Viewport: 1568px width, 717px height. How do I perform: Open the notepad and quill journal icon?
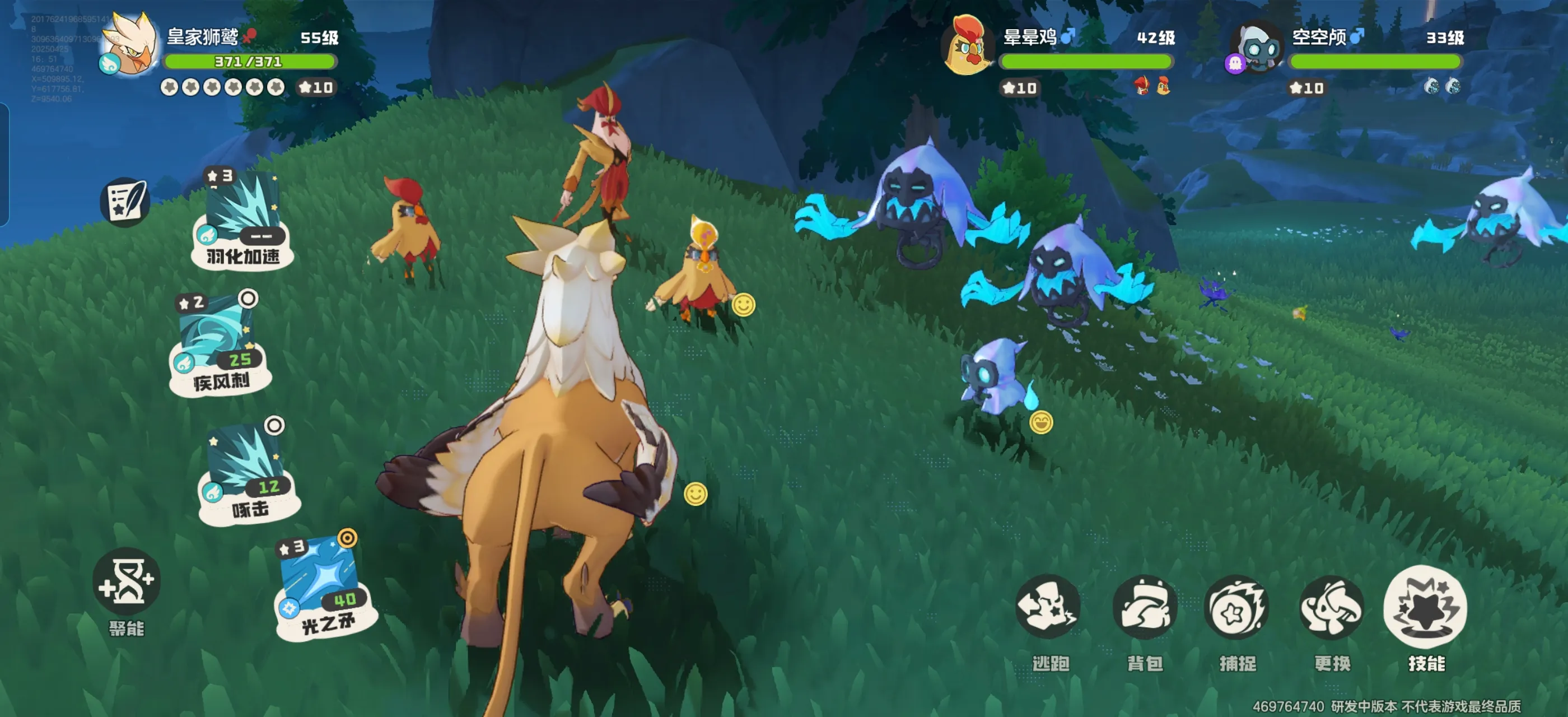point(126,202)
